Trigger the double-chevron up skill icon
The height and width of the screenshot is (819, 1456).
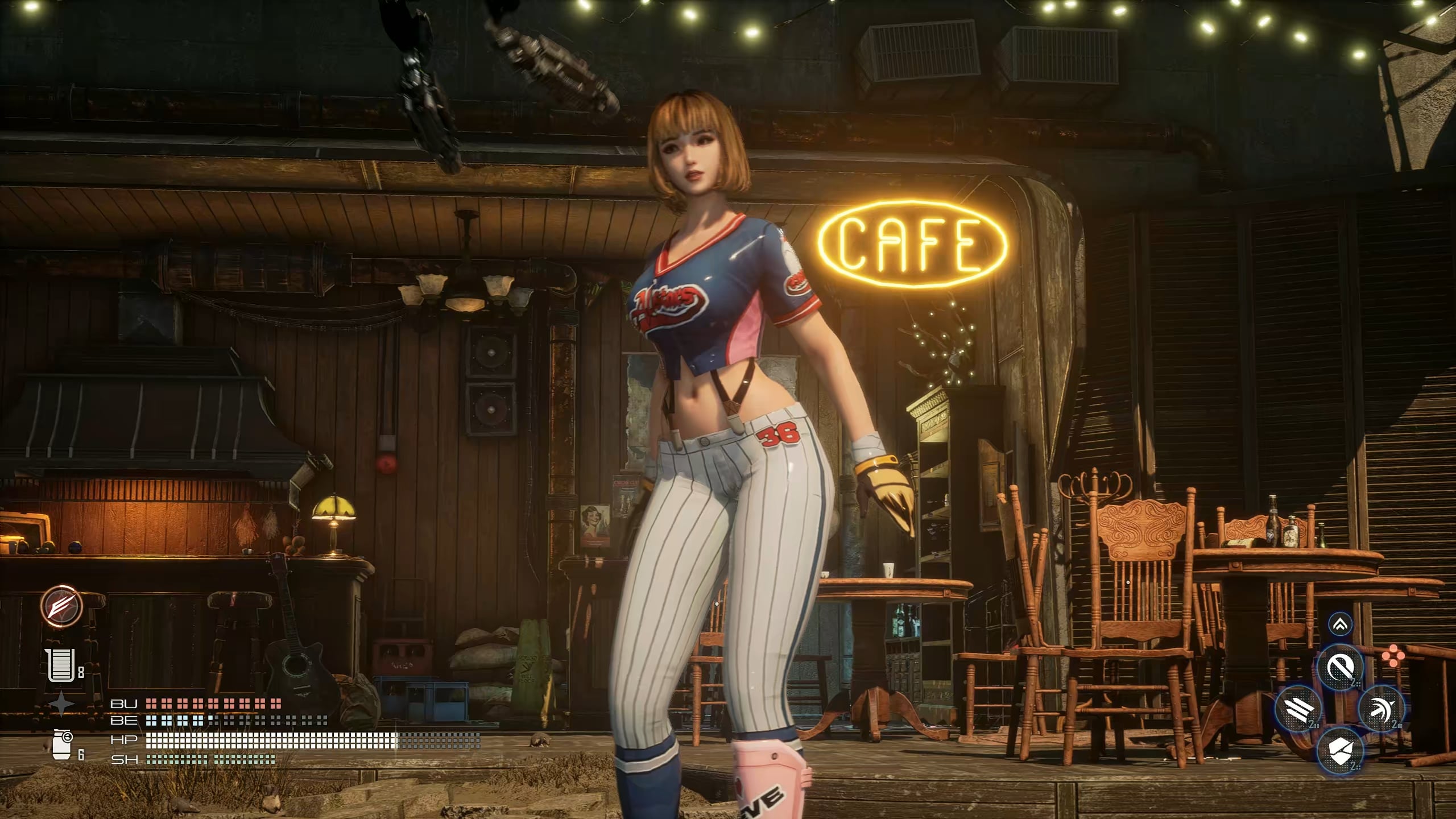coord(1340,625)
